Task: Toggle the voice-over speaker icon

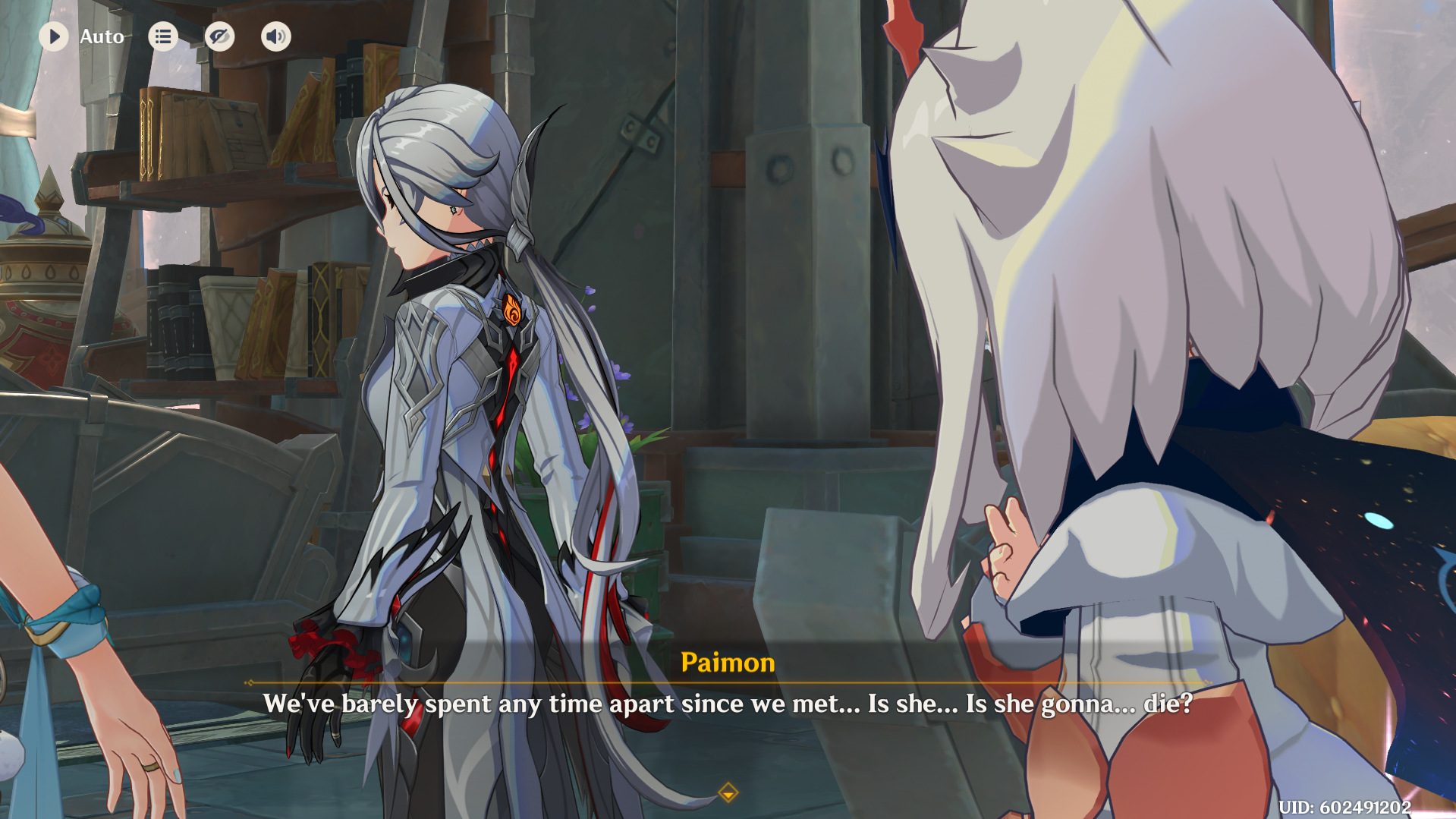Action: coord(276,36)
